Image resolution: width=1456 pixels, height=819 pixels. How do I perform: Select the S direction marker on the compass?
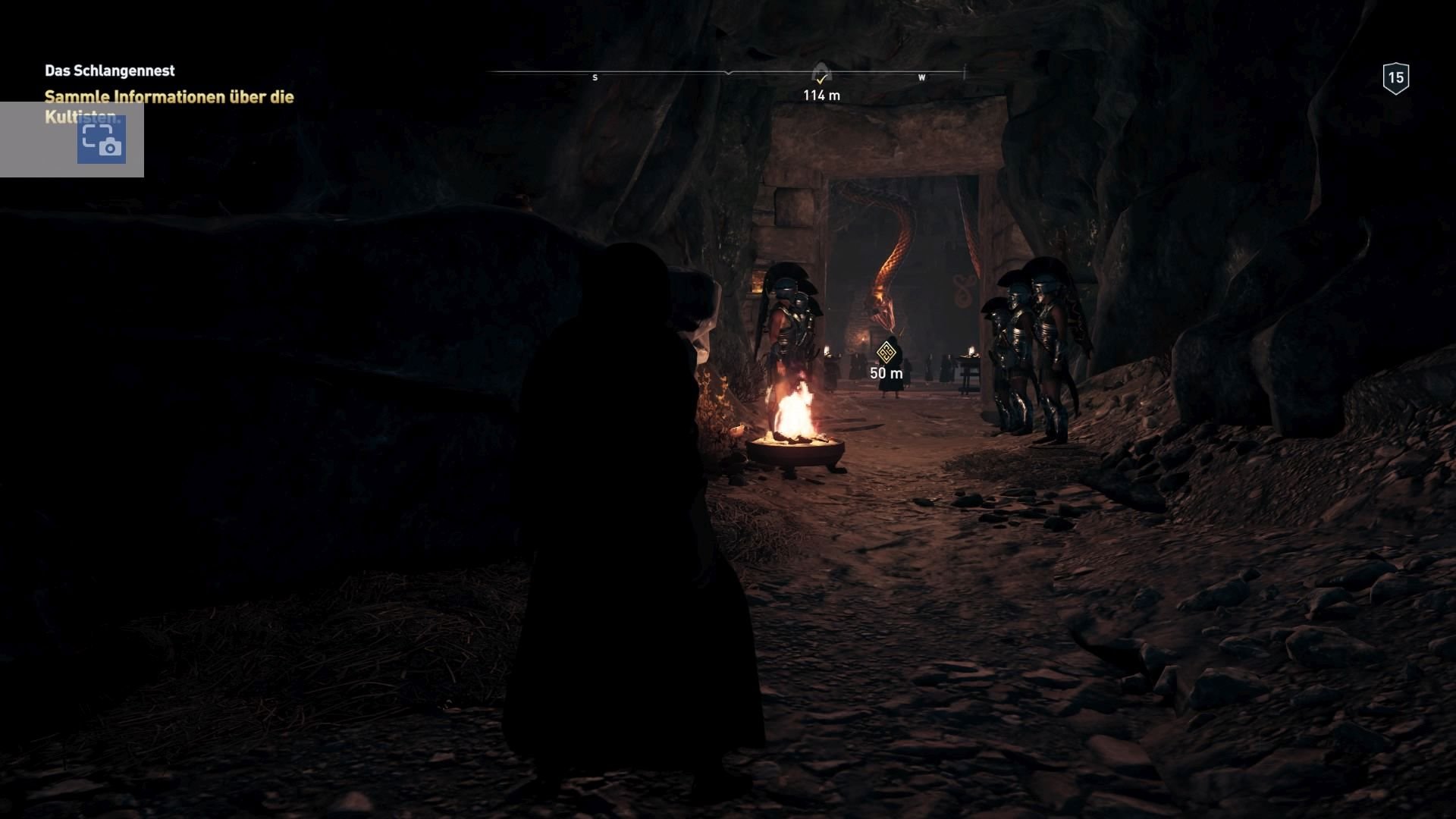click(595, 77)
